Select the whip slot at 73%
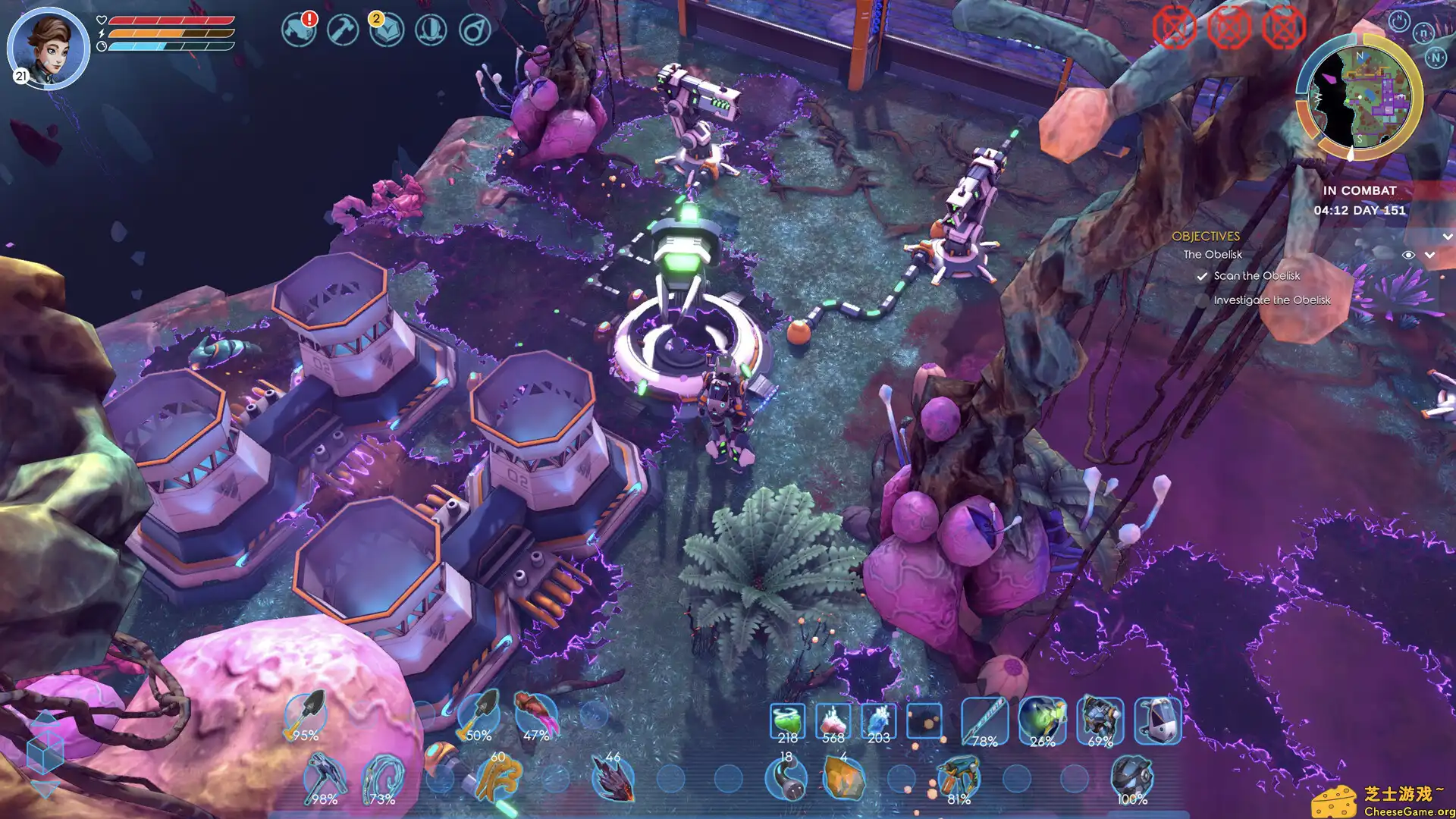This screenshot has height=819, width=1456. (x=382, y=778)
